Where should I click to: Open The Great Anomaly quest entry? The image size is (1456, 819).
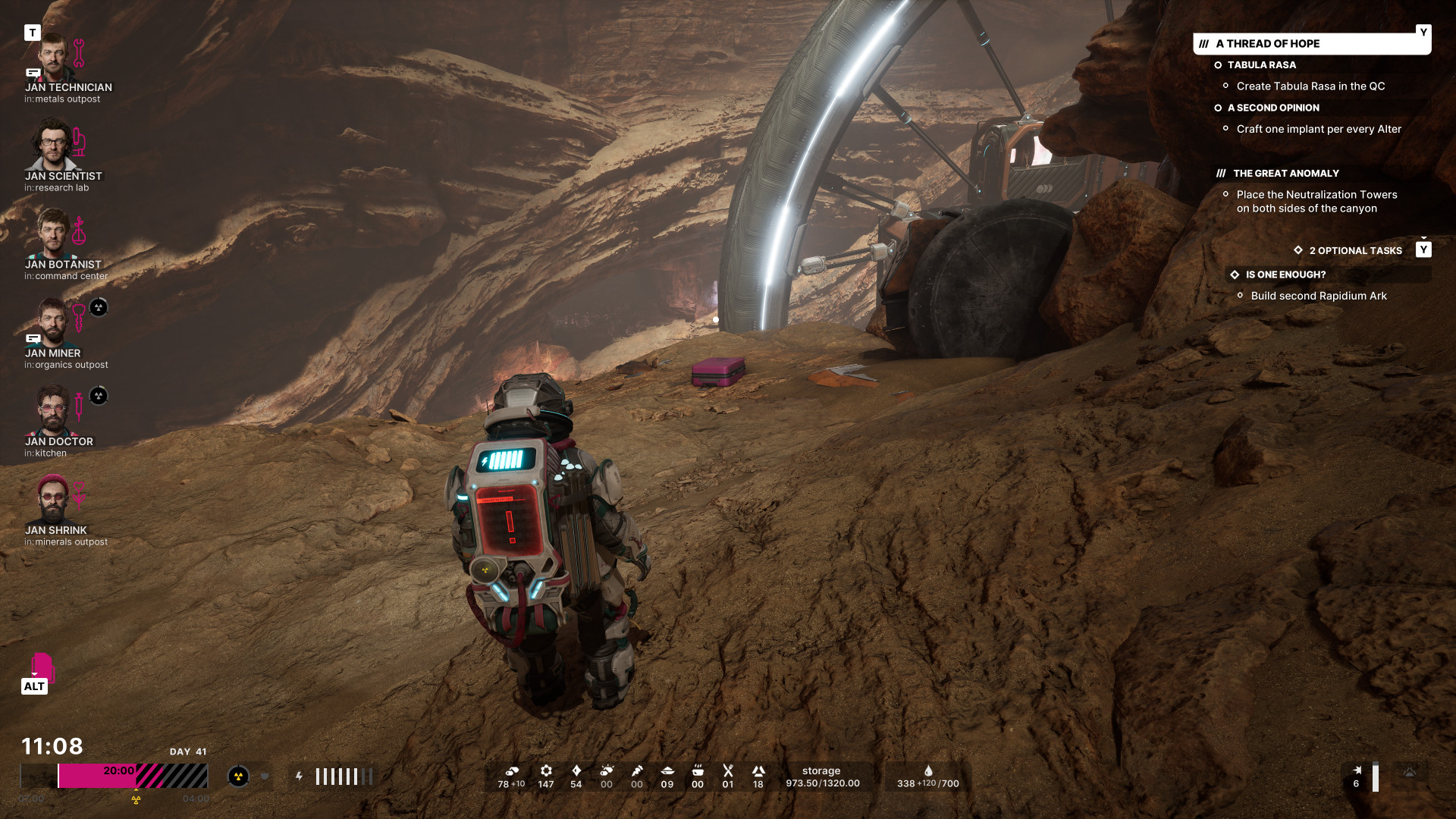tap(1285, 174)
